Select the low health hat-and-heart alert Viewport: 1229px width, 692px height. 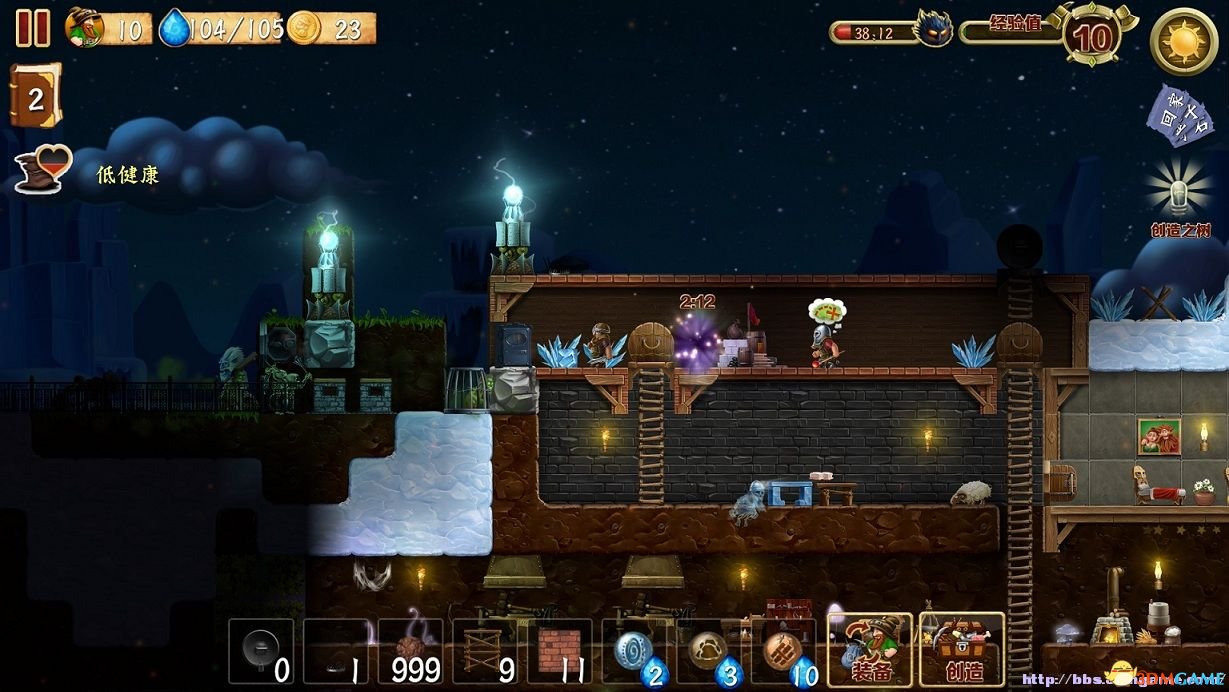pyautogui.click(x=44, y=171)
